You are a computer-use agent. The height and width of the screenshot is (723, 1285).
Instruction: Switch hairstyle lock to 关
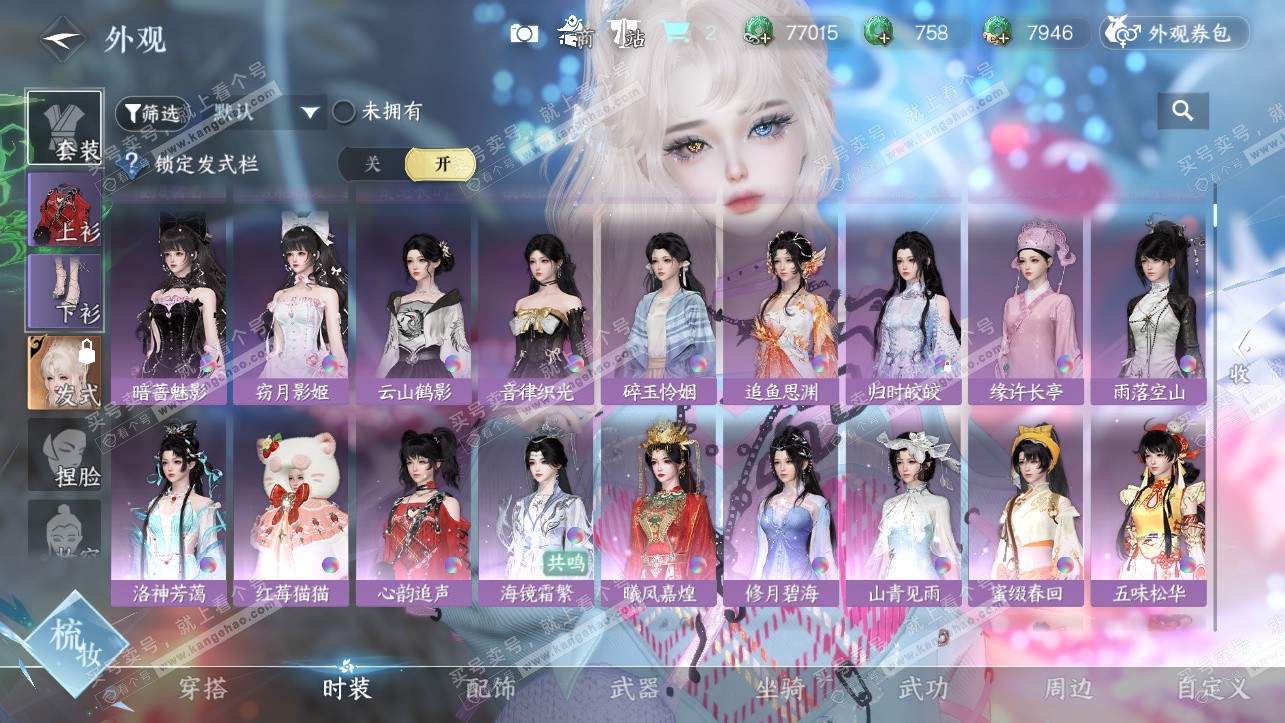point(372,164)
